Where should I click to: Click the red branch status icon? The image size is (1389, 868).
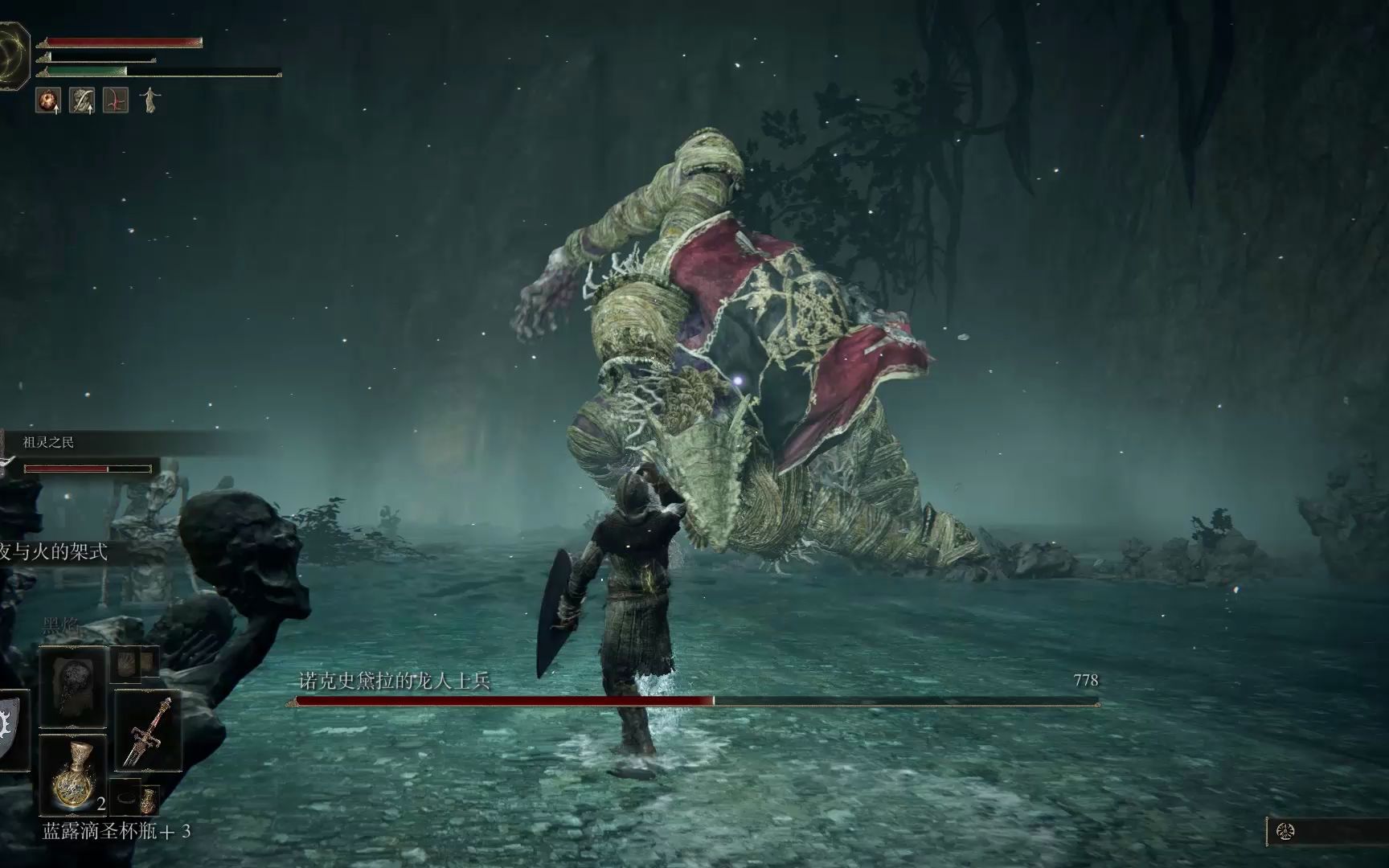pyautogui.click(x=116, y=100)
